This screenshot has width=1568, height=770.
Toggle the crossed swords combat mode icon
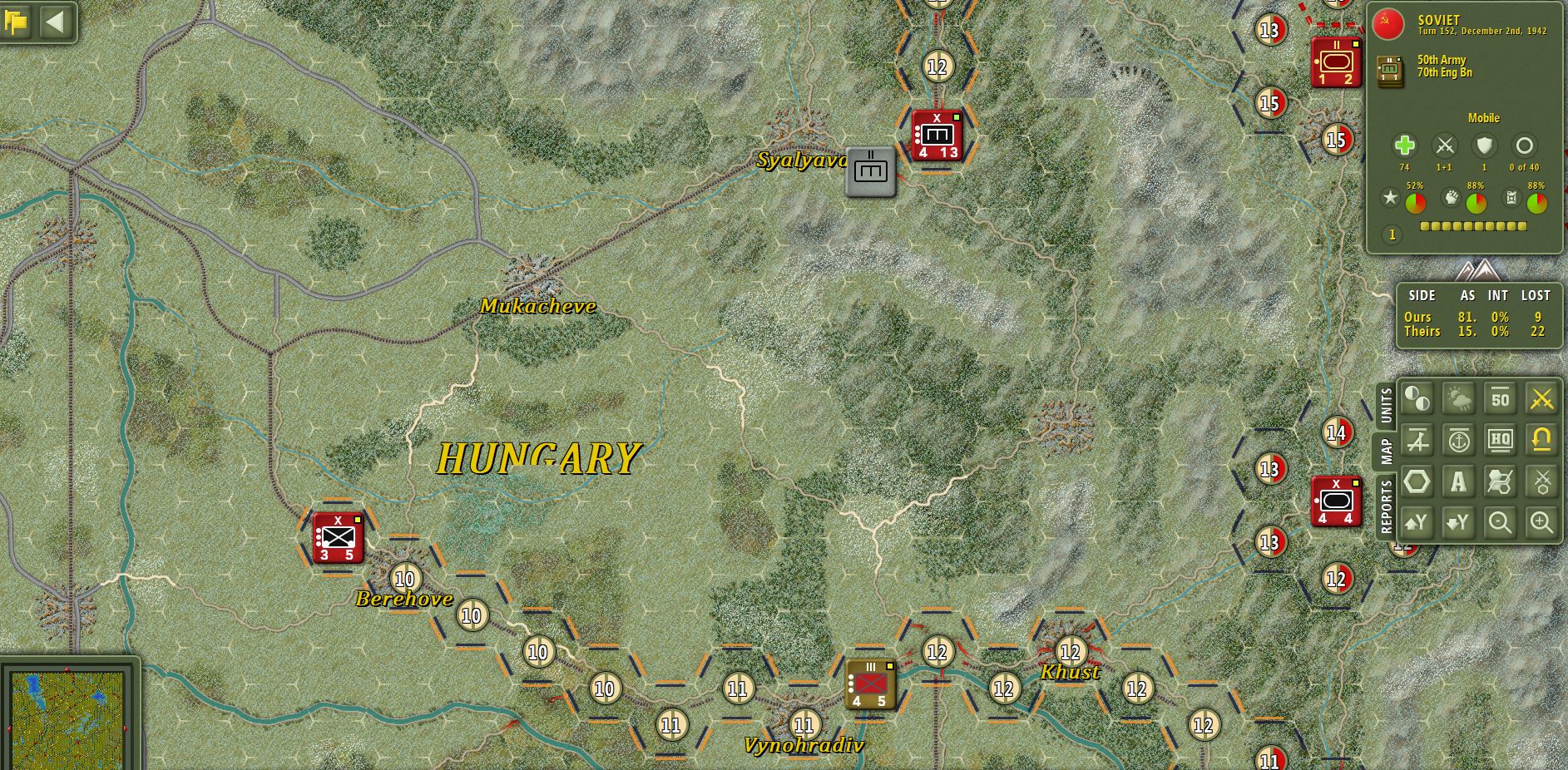click(1541, 398)
